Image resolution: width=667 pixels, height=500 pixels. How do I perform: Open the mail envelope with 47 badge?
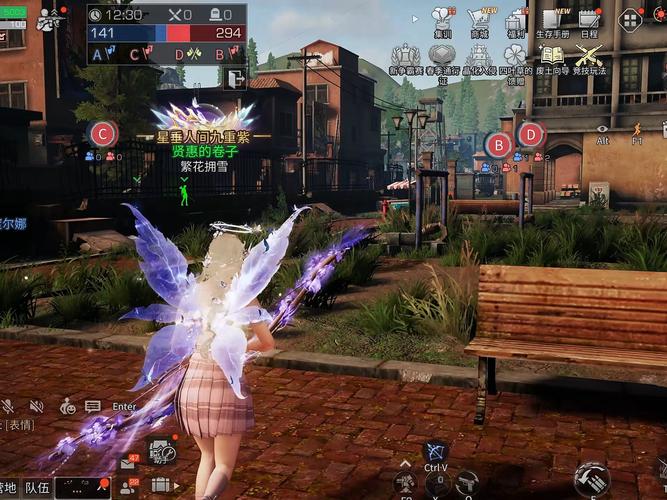130,463
